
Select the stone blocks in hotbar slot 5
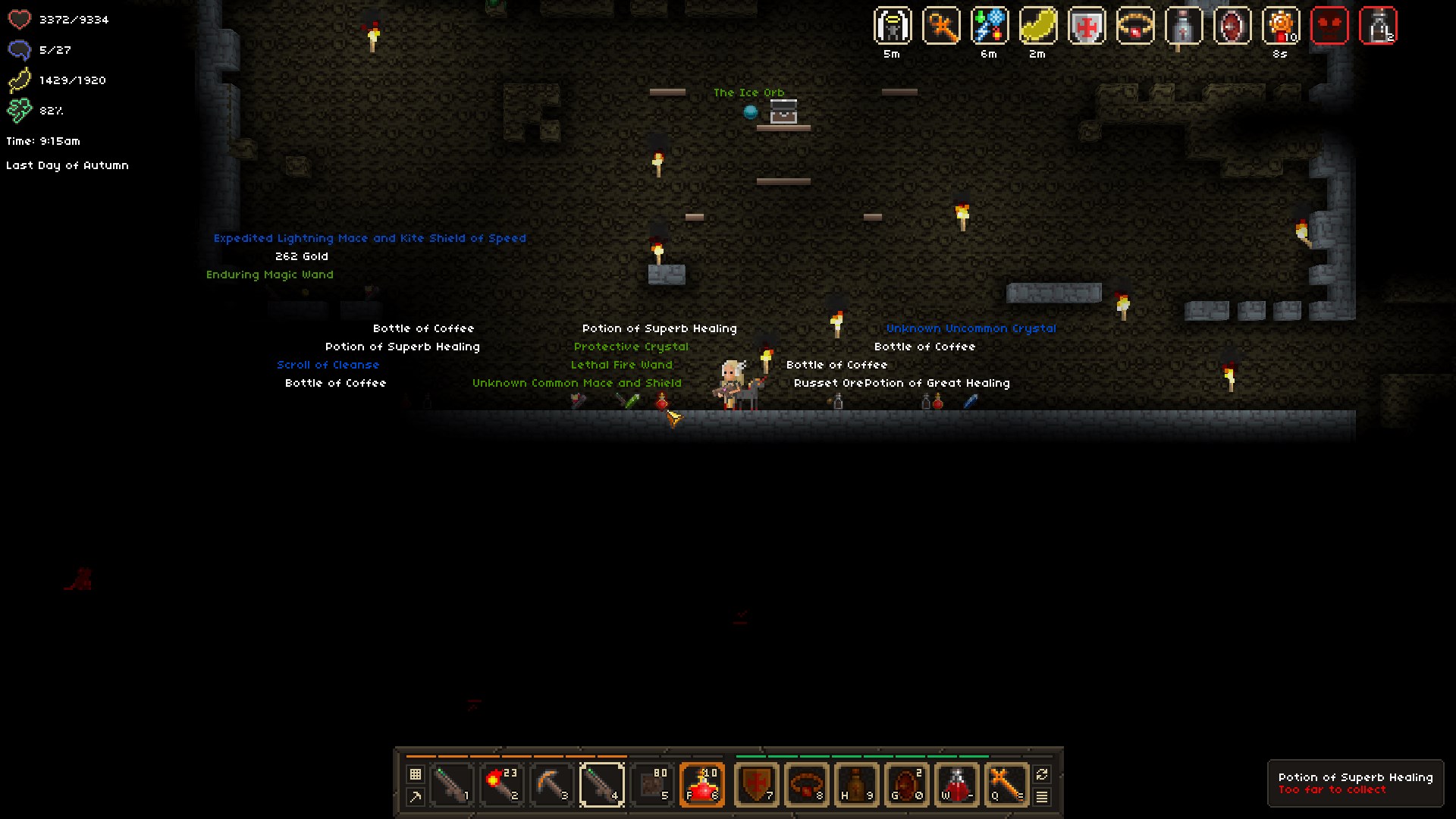click(652, 783)
